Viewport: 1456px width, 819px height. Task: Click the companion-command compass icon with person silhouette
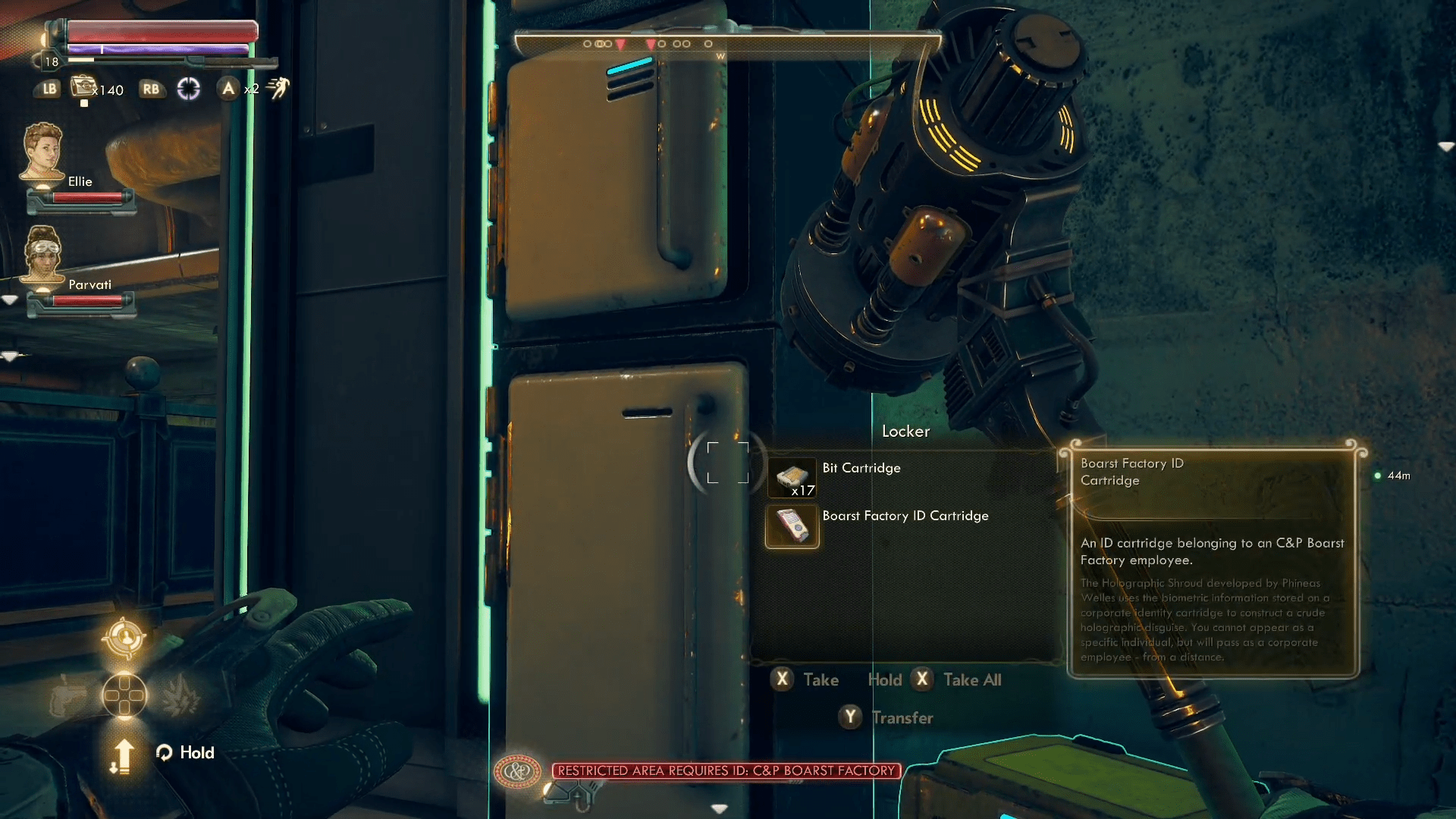(124, 635)
